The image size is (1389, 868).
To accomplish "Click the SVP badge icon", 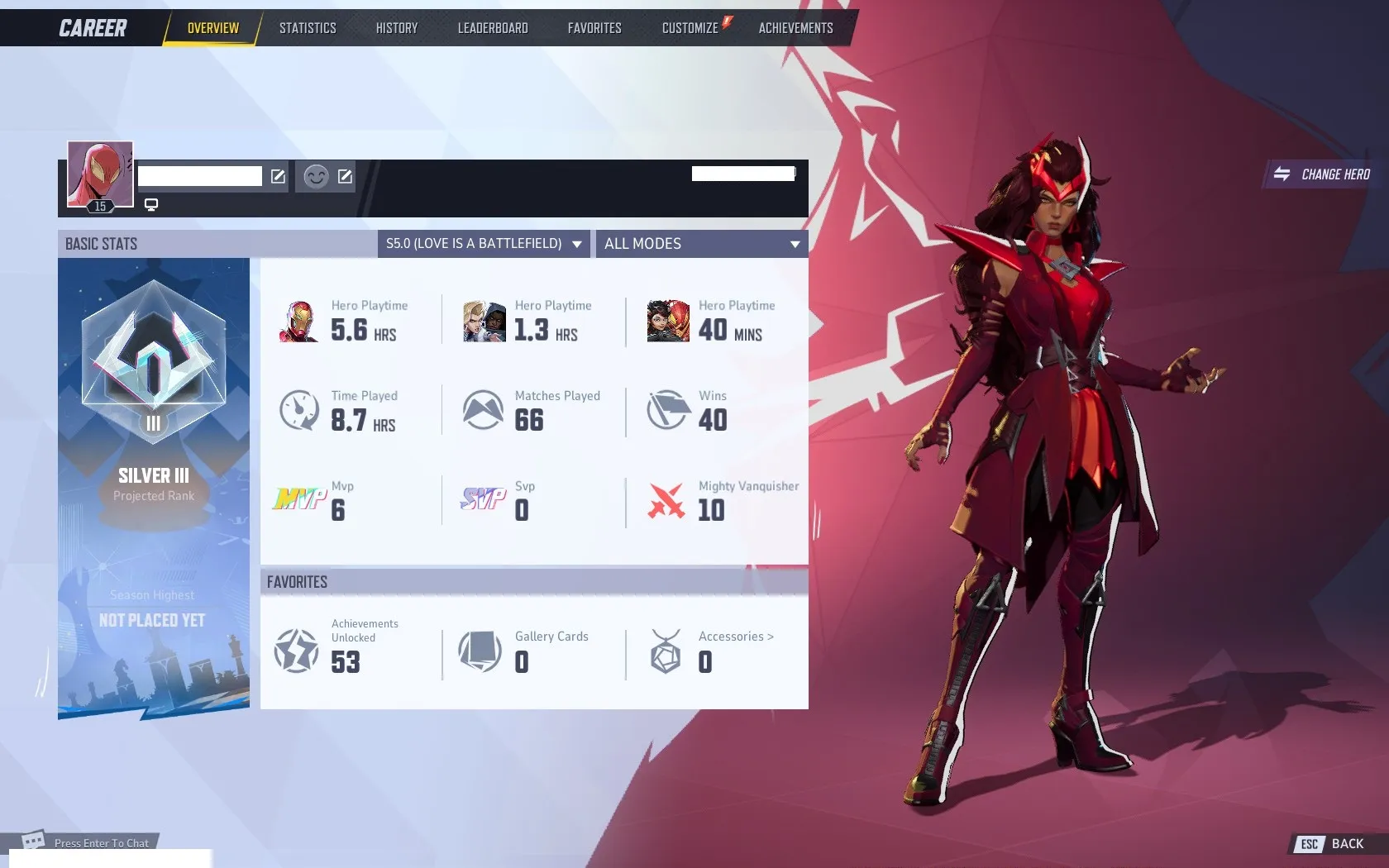I will point(484,499).
